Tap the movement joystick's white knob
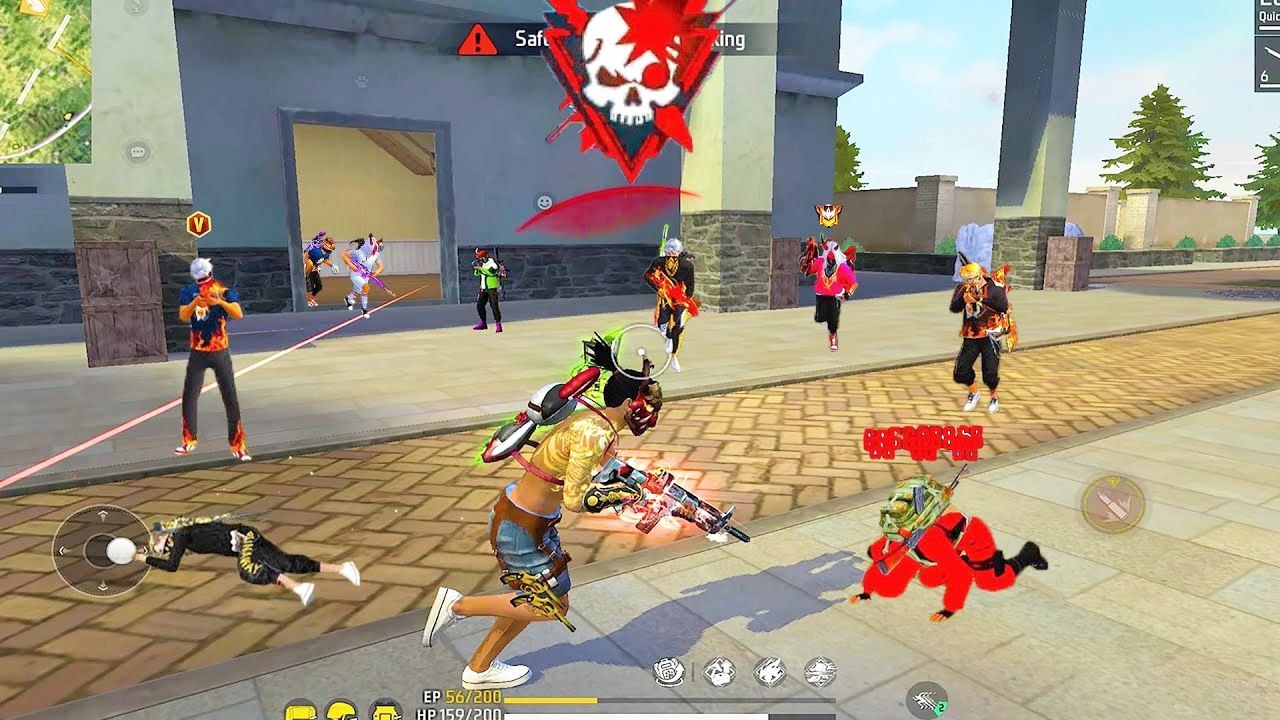This screenshot has height=720, width=1280. point(119,549)
